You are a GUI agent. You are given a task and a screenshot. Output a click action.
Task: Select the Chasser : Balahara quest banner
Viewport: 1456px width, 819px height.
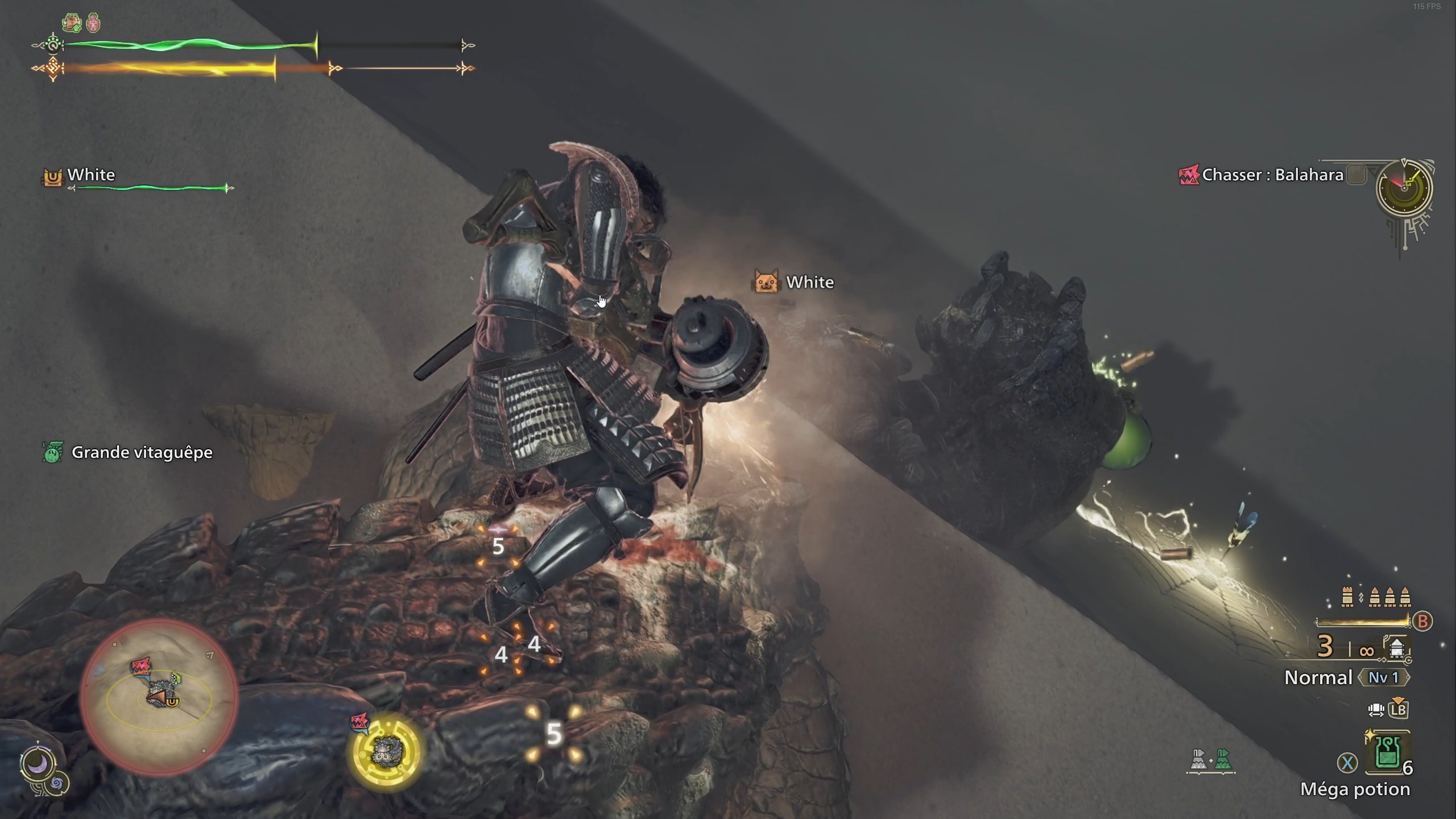pyautogui.click(x=1274, y=175)
